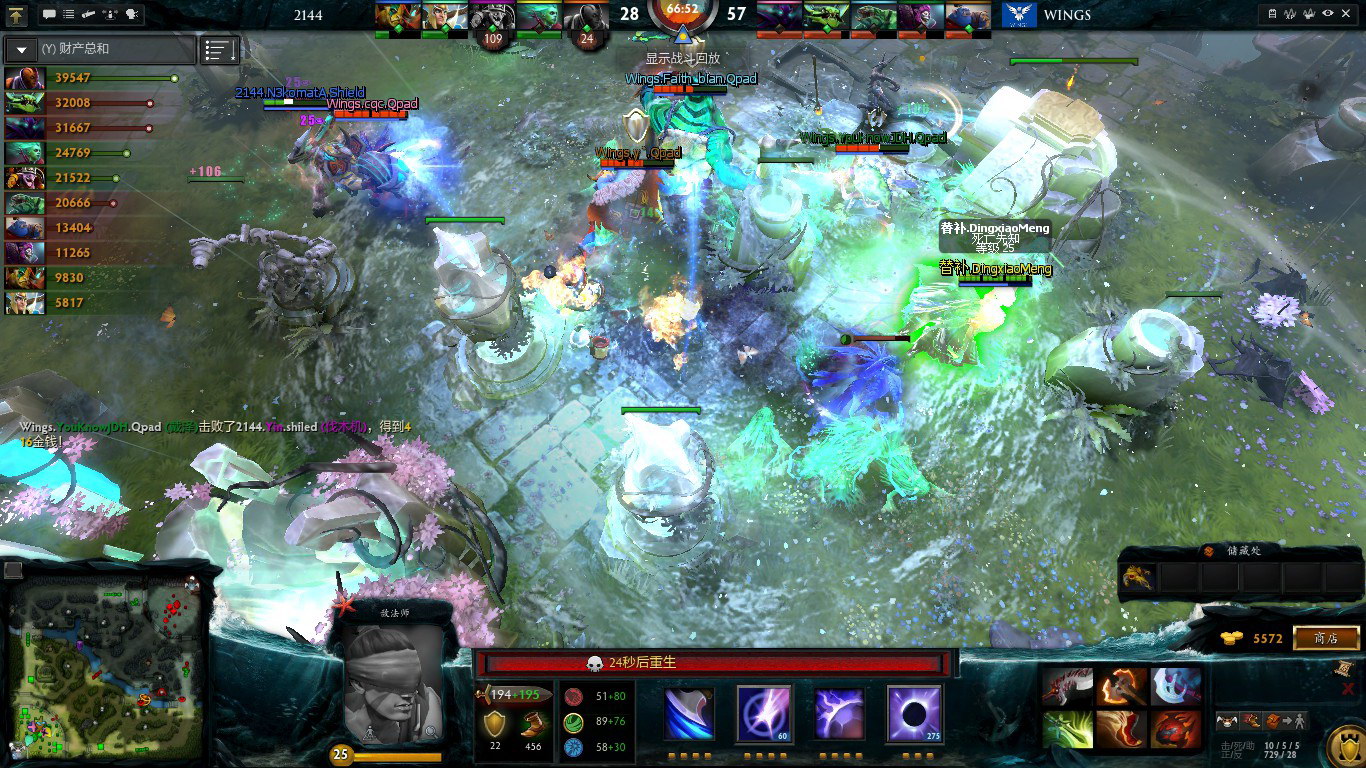The height and width of the screenshot is (768, 1366).
Task: Select the Wings team logo
Action: 1018,15
